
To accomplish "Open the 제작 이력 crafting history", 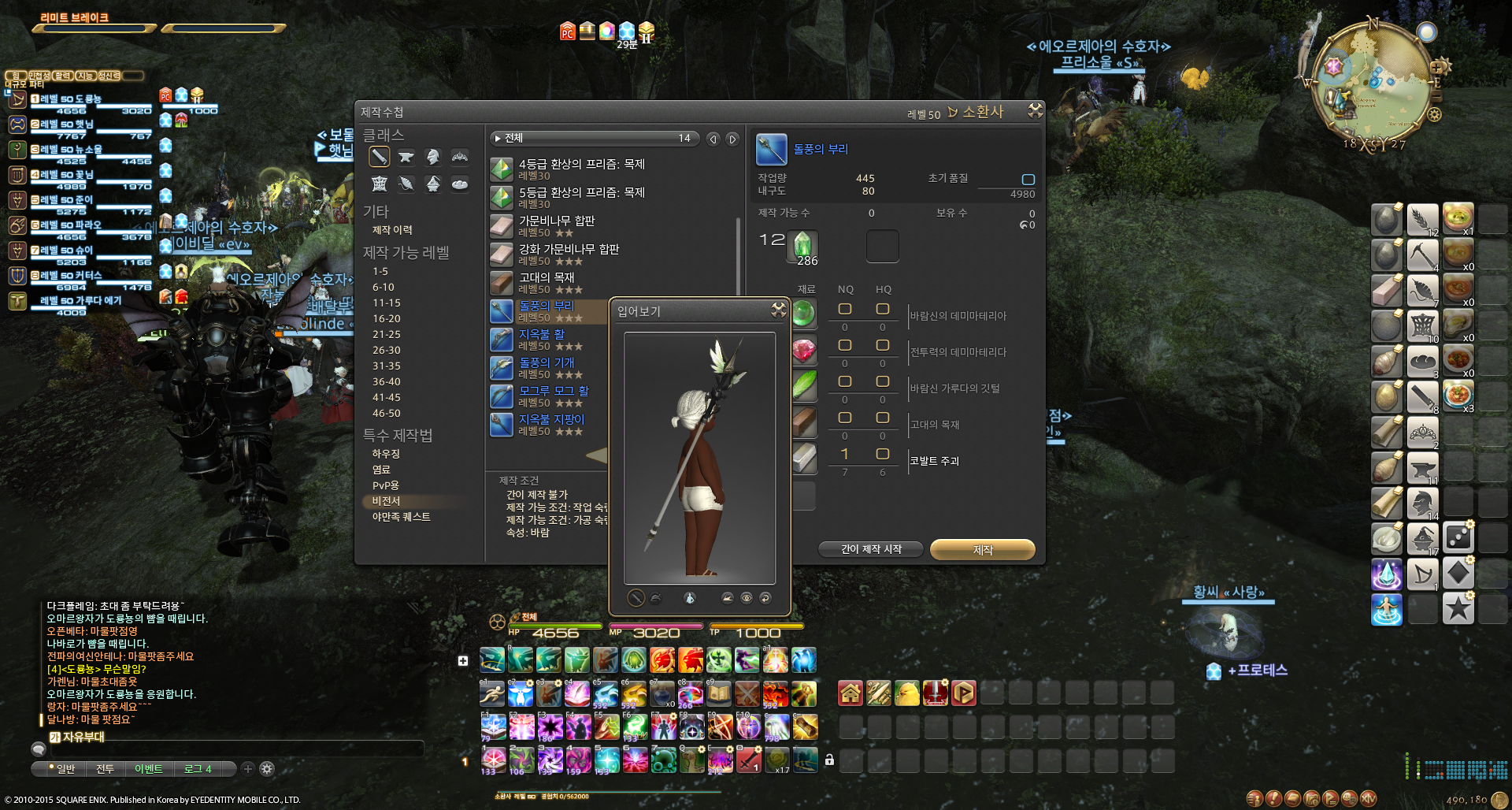I will pos(392,230).
